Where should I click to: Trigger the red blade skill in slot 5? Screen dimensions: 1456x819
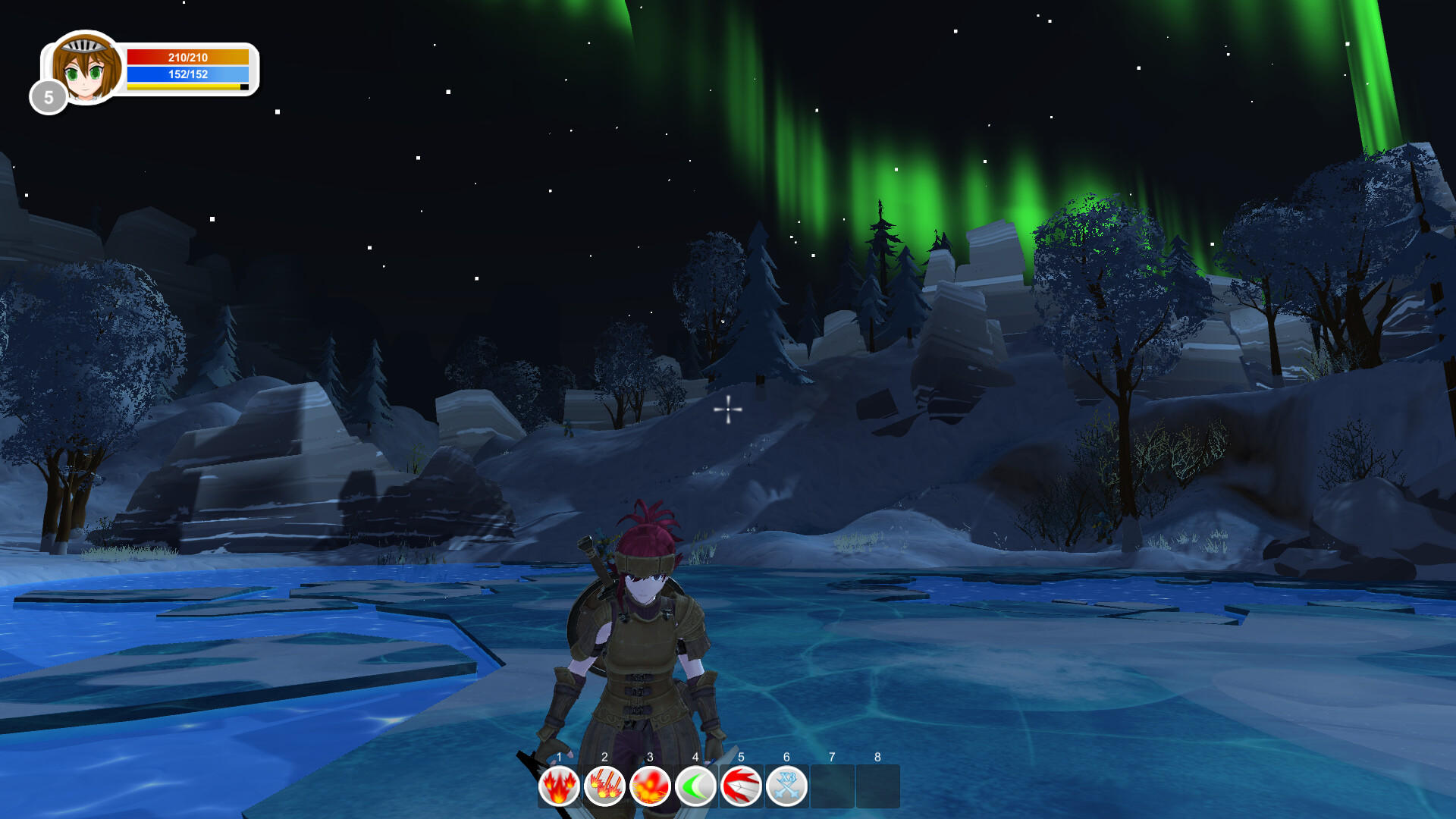(742, 786)
